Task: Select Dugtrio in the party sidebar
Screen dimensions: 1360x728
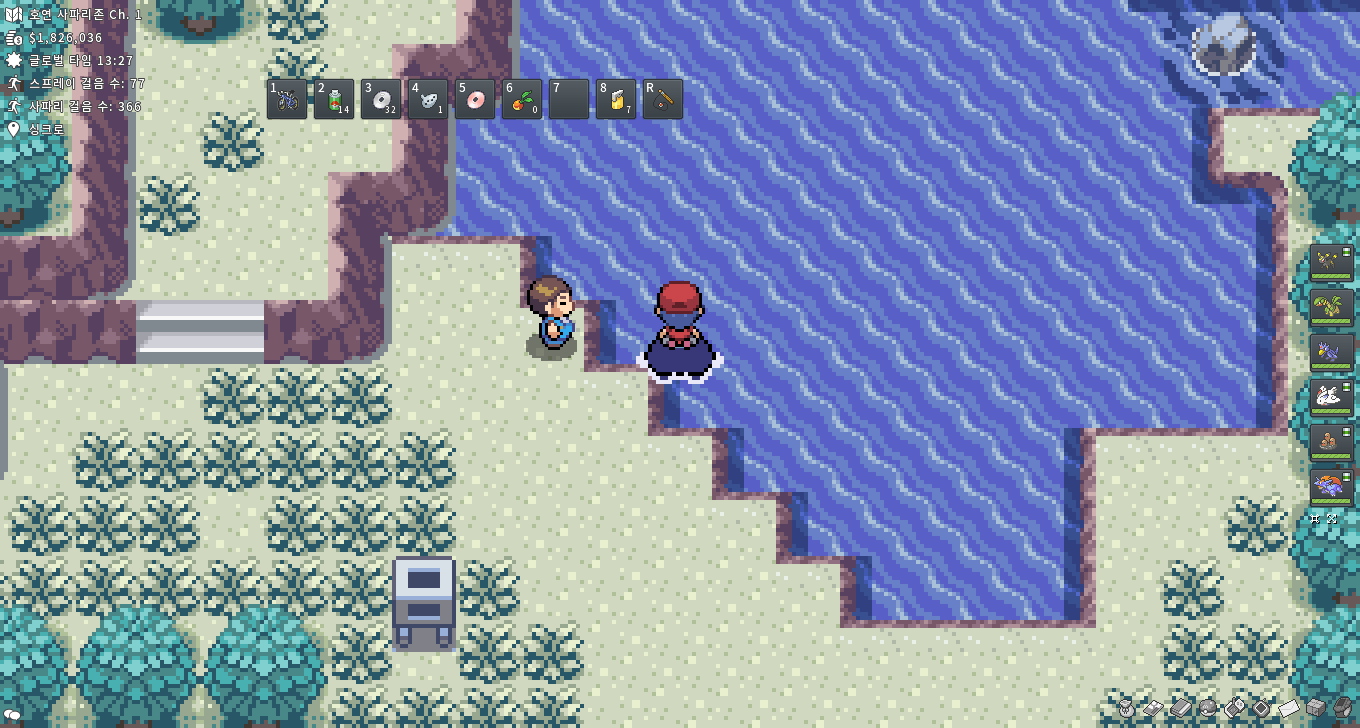Action: [x=1331, y=442]
